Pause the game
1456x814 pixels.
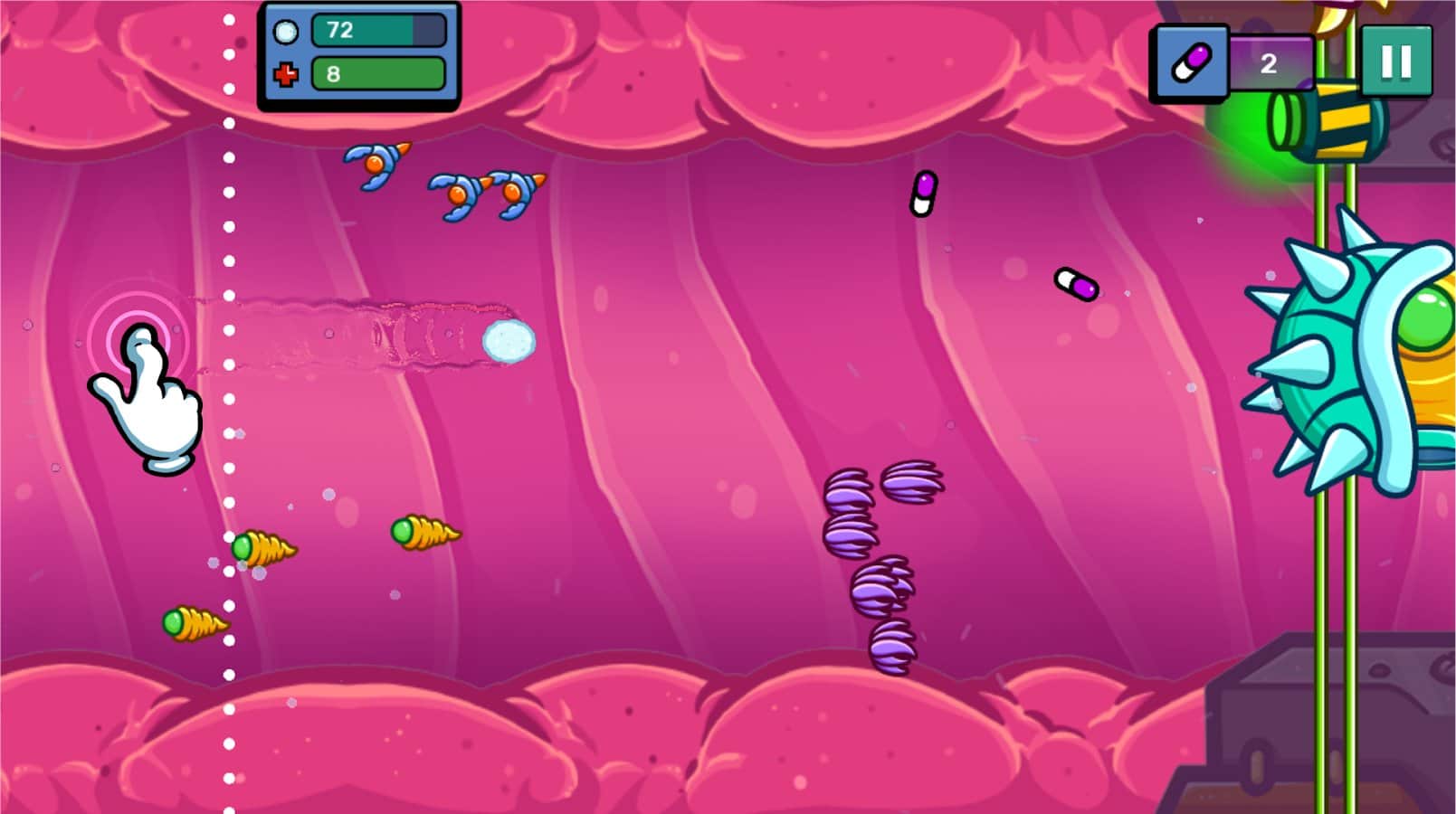tap(1397, 62)
